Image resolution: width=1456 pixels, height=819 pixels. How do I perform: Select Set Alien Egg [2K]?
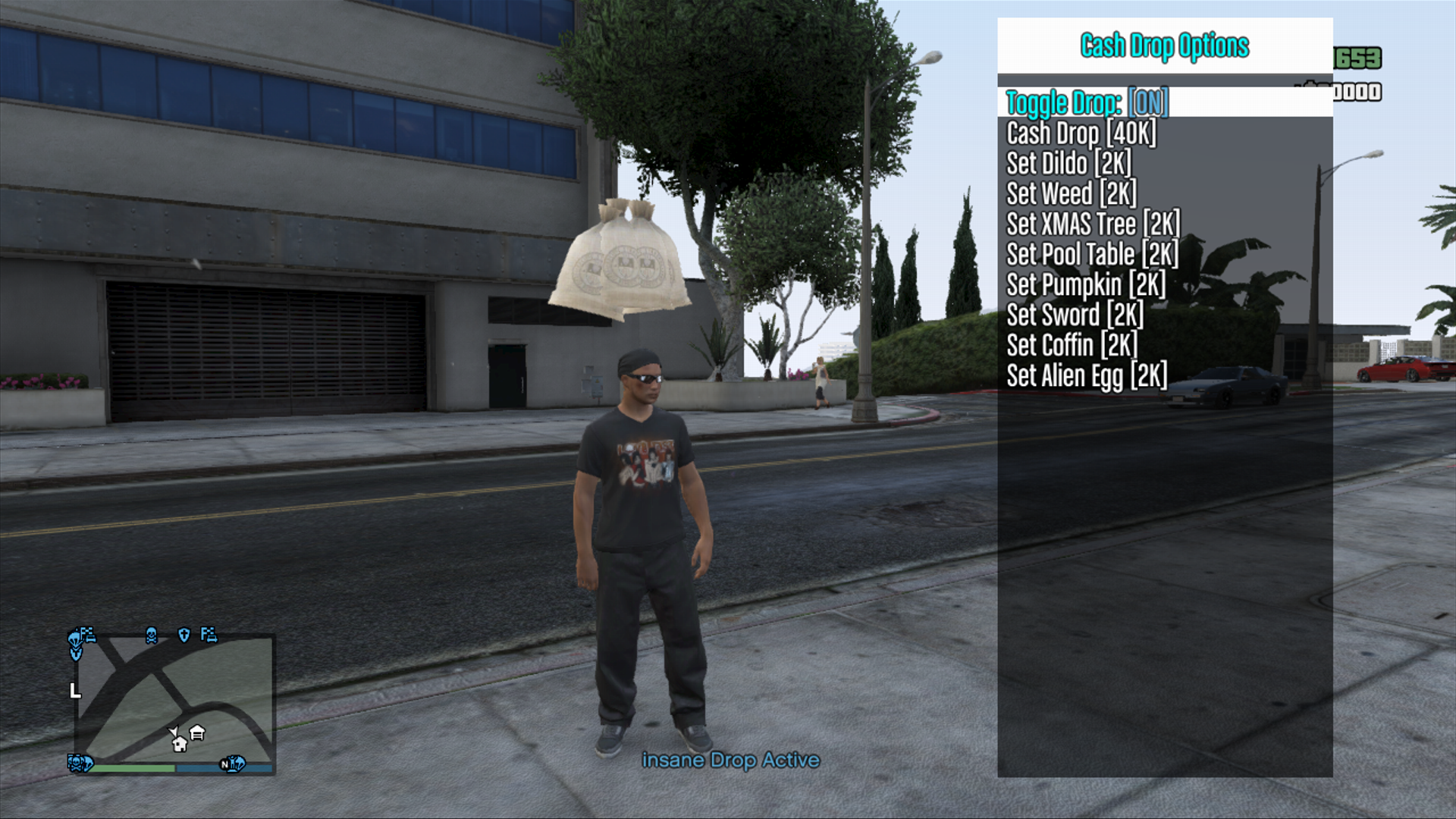[x=1086, y=376]
